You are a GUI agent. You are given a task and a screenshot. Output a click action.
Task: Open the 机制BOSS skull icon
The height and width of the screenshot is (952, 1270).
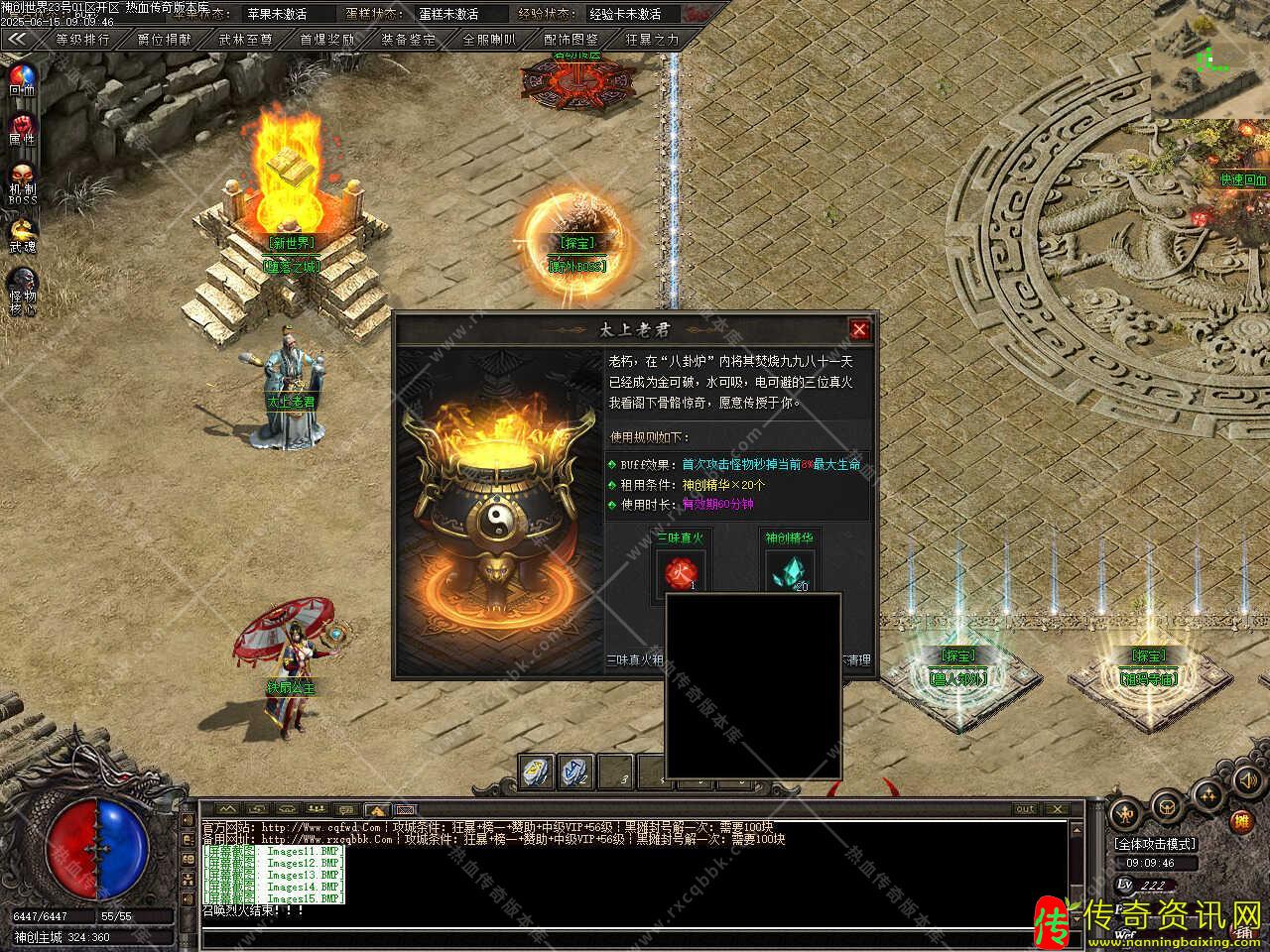(22, 178)
